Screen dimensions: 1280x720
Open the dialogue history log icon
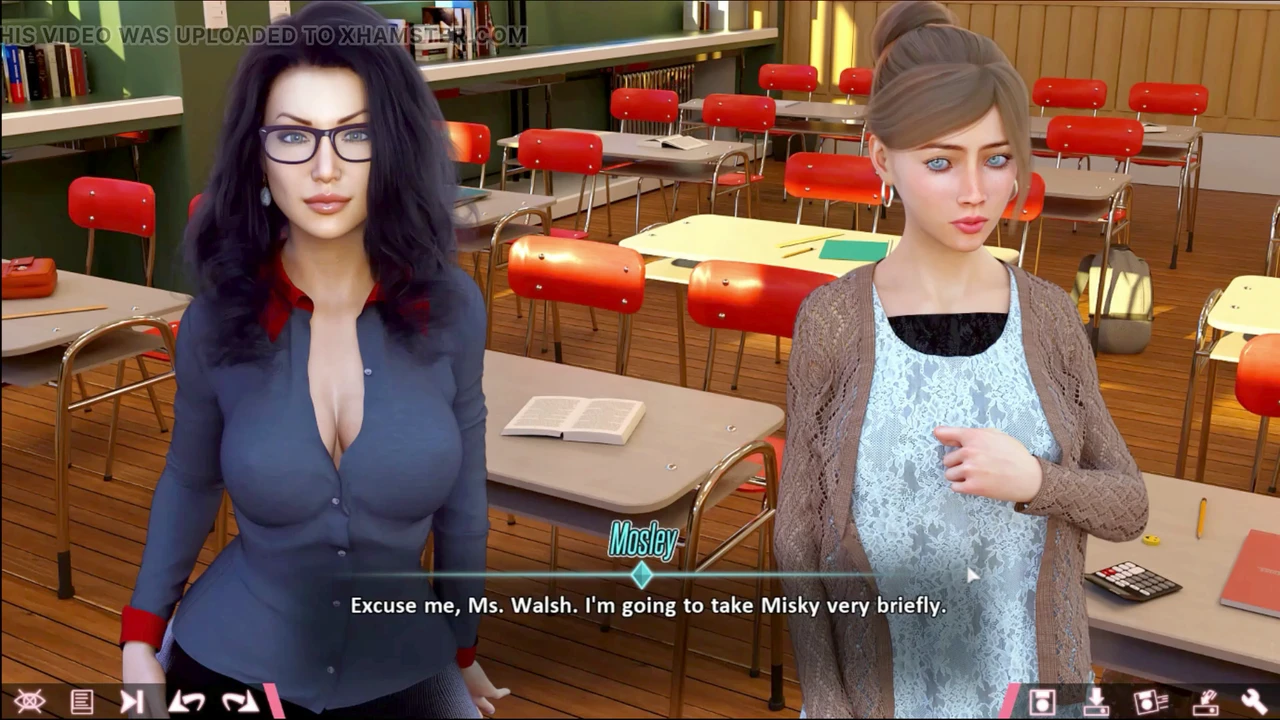point(82,701)
